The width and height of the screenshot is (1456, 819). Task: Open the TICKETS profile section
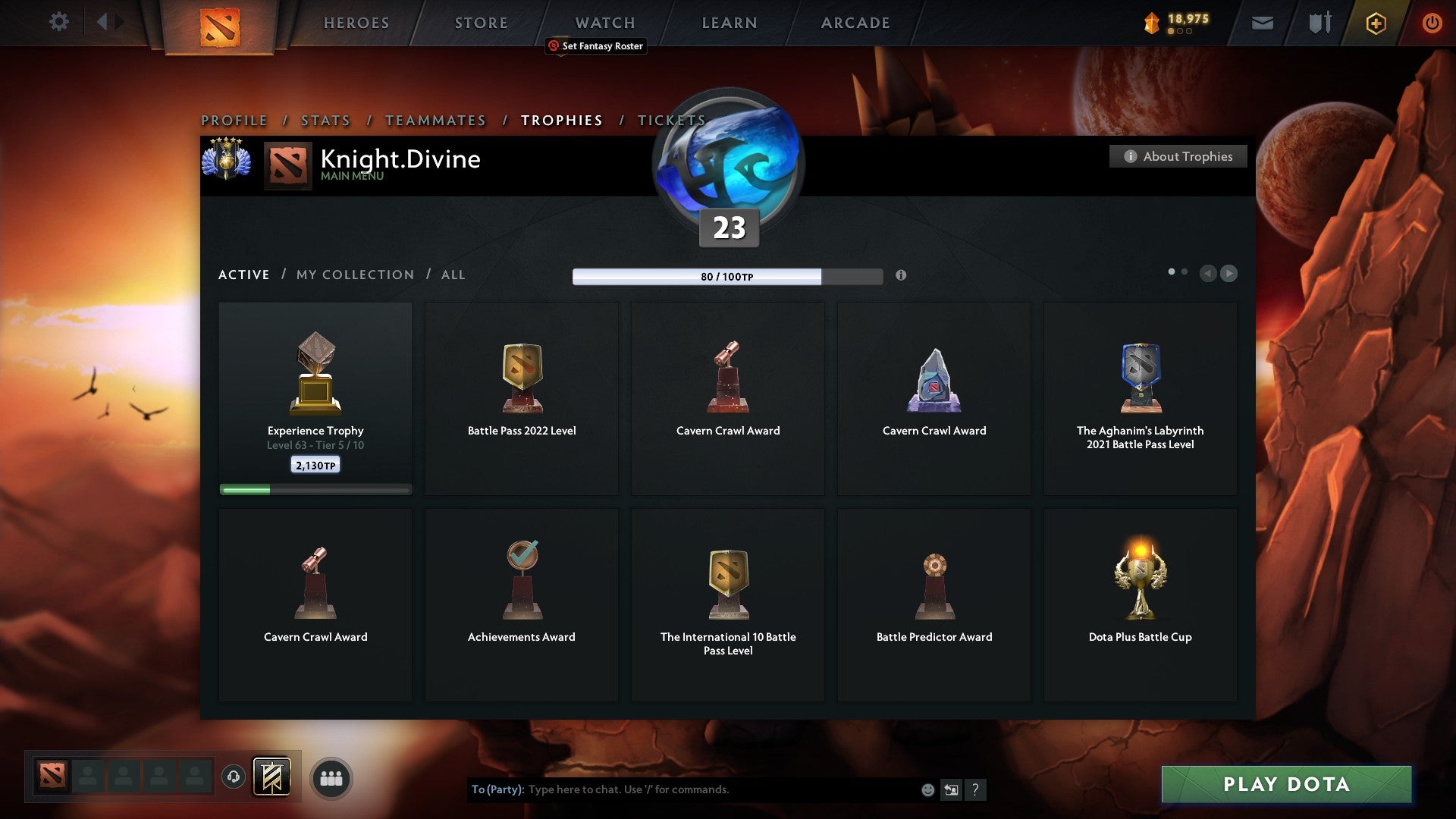point(672,120)
